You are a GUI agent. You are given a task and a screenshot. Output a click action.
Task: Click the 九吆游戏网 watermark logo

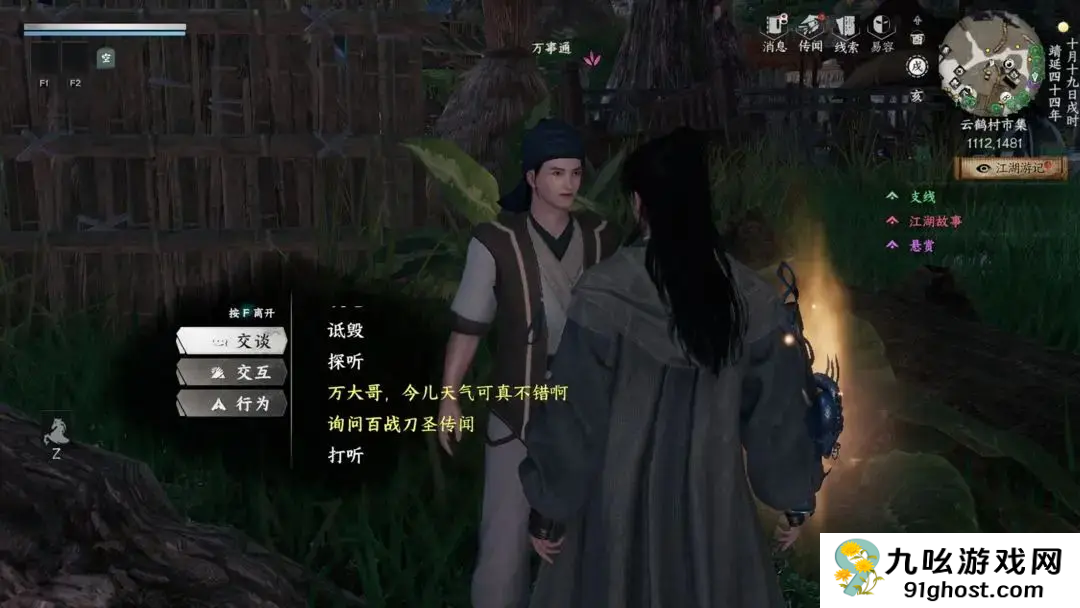point(950,571)
